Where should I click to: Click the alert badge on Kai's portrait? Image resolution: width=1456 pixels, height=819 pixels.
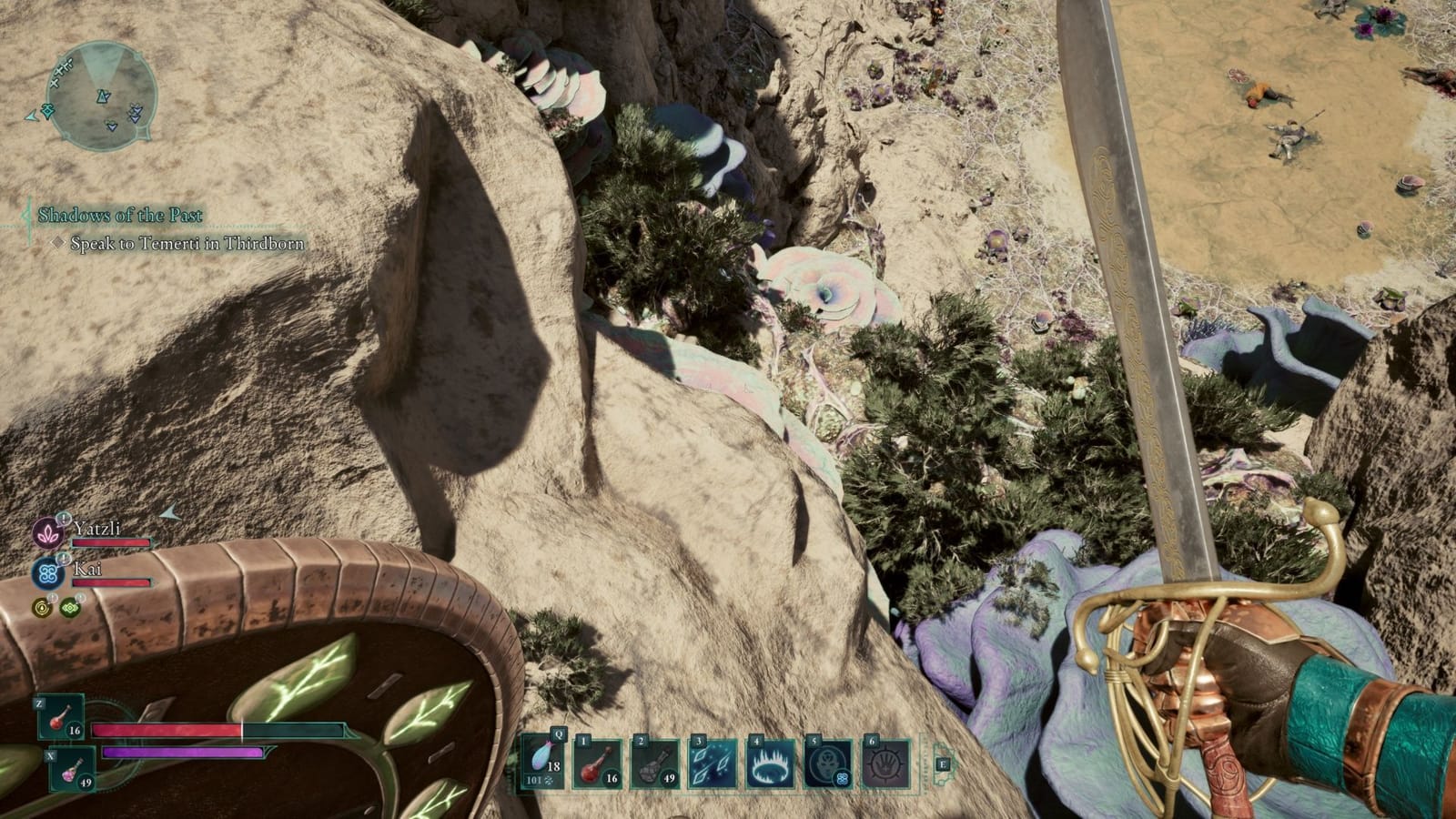tap(64, 559)
